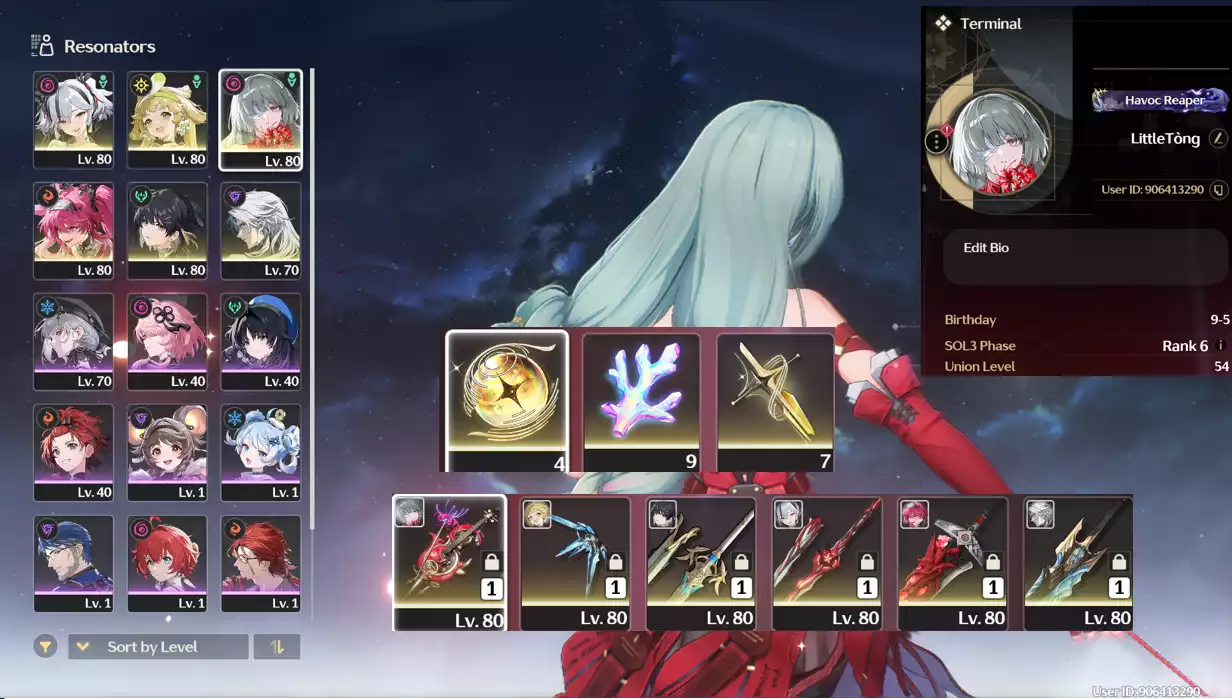Screen dimensions: 1232x699
Task: Copy the User ID with the copy icon
Action: (x=1218, y=189)
